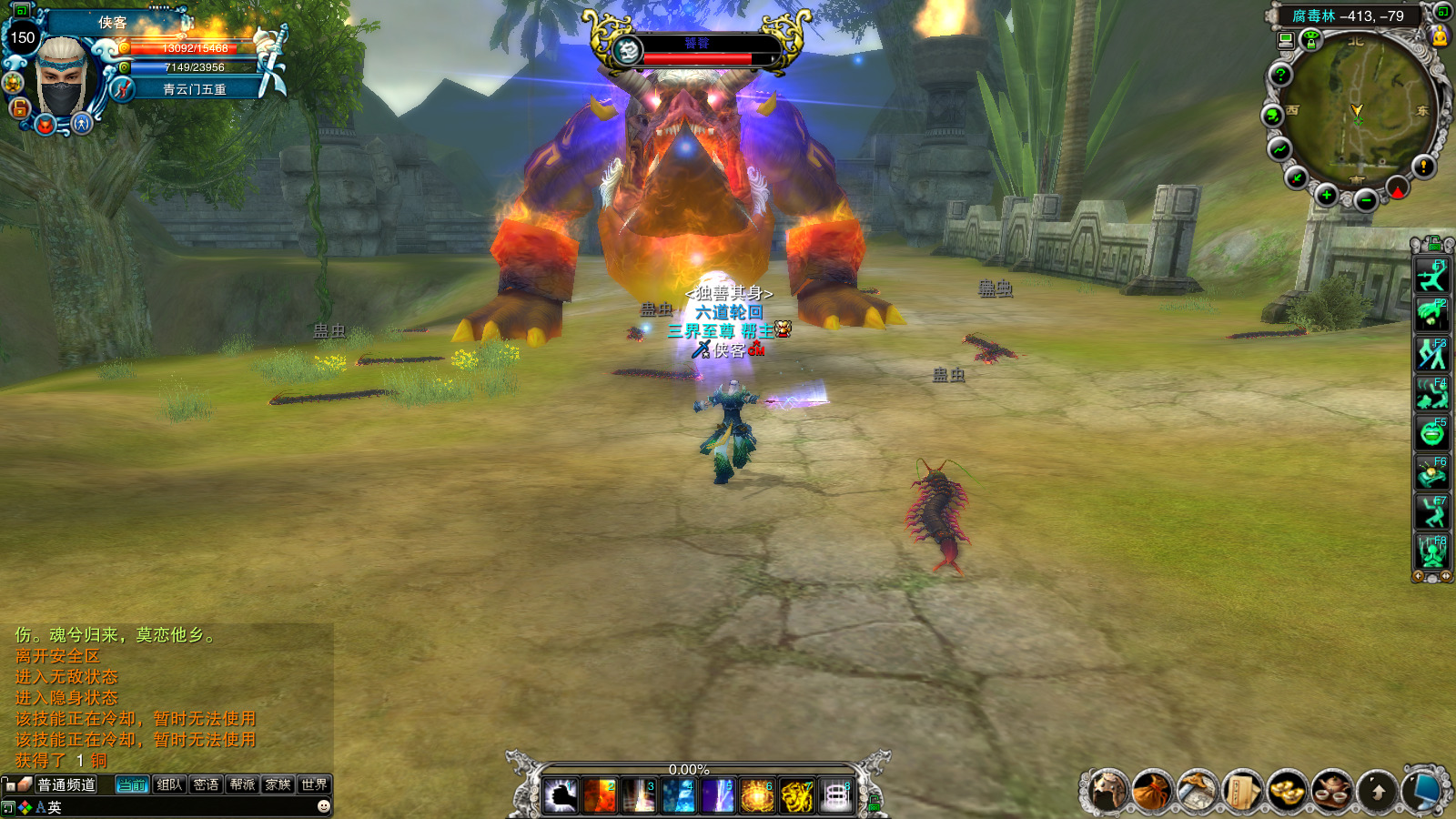Viewport: 1456px width, 819px height.
Task: Zoom in the minimap with the plus button
Action: click(x=1326, y=195)
